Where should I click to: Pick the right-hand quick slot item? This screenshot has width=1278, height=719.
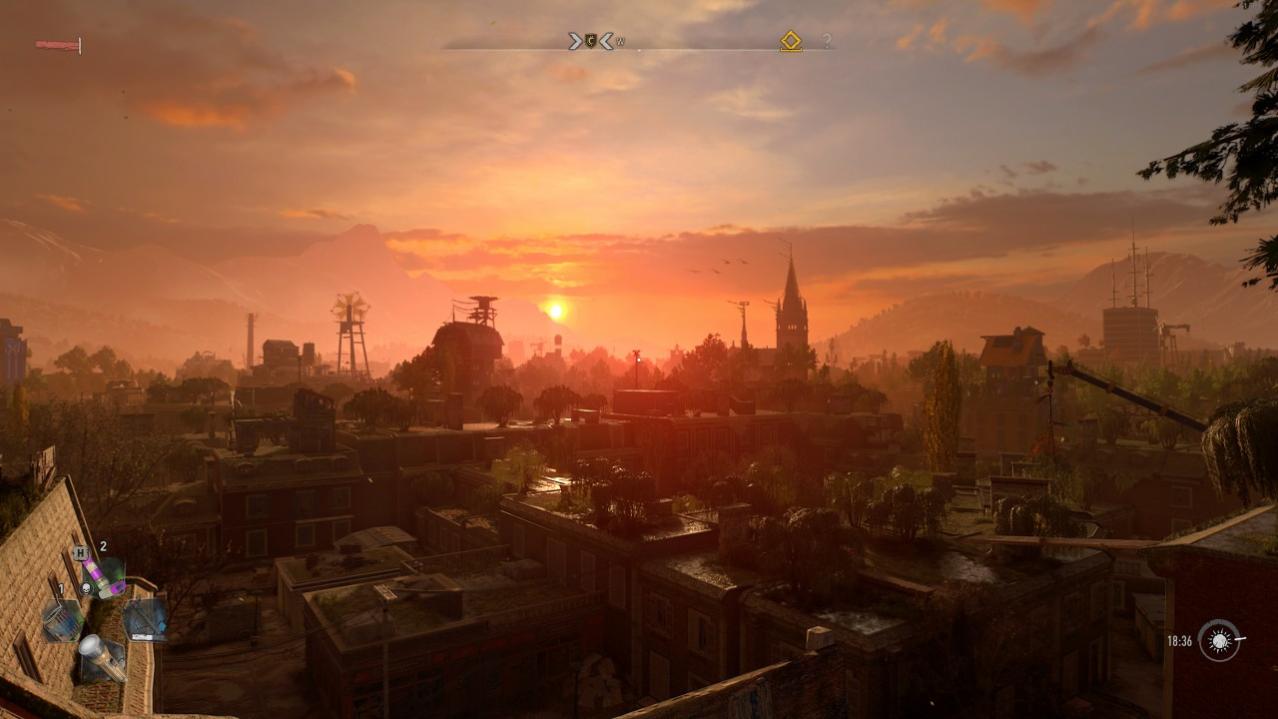tap(145, 618)
